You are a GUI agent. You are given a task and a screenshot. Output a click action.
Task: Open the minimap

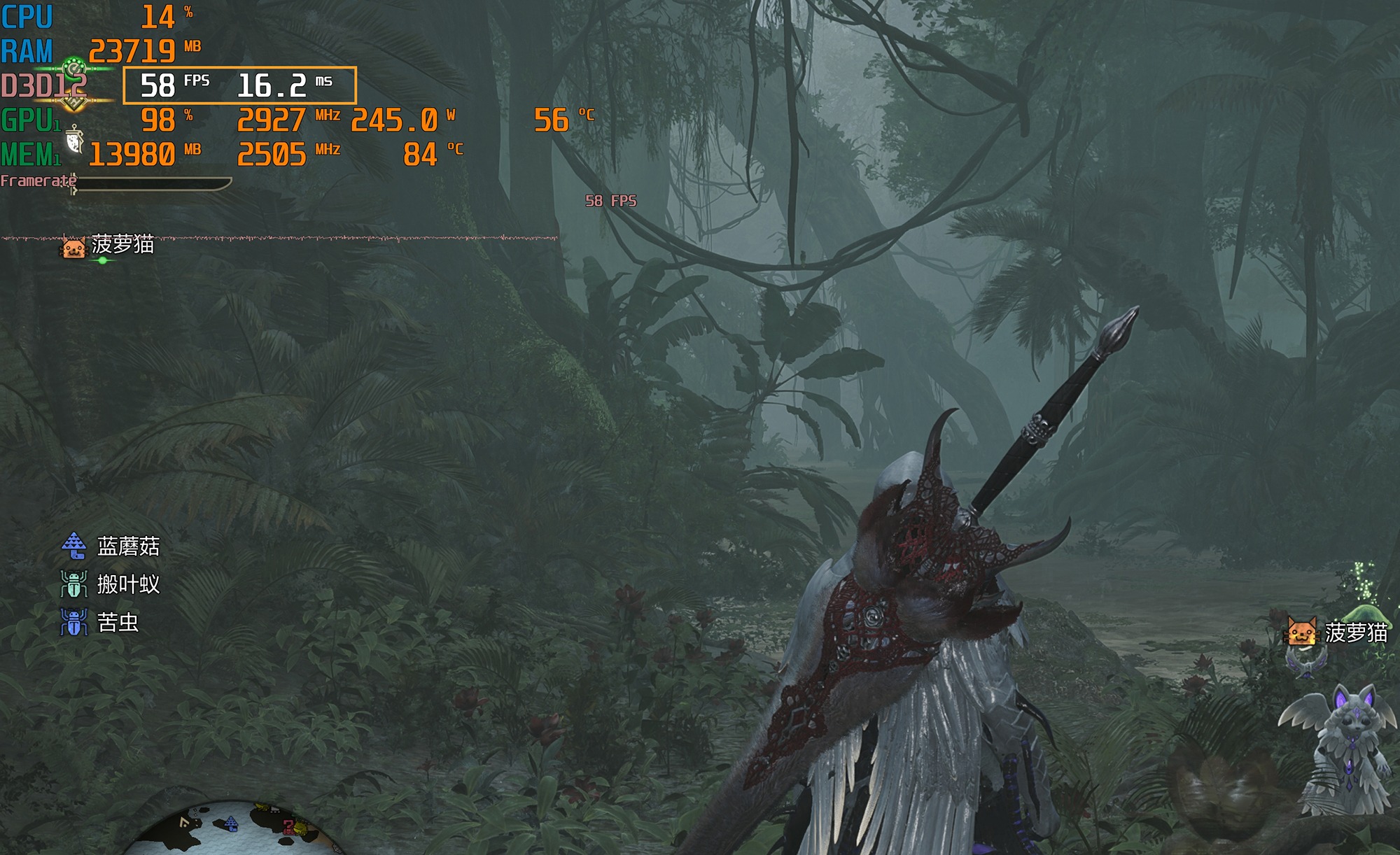pyautogui.click(x=234, y=829)
